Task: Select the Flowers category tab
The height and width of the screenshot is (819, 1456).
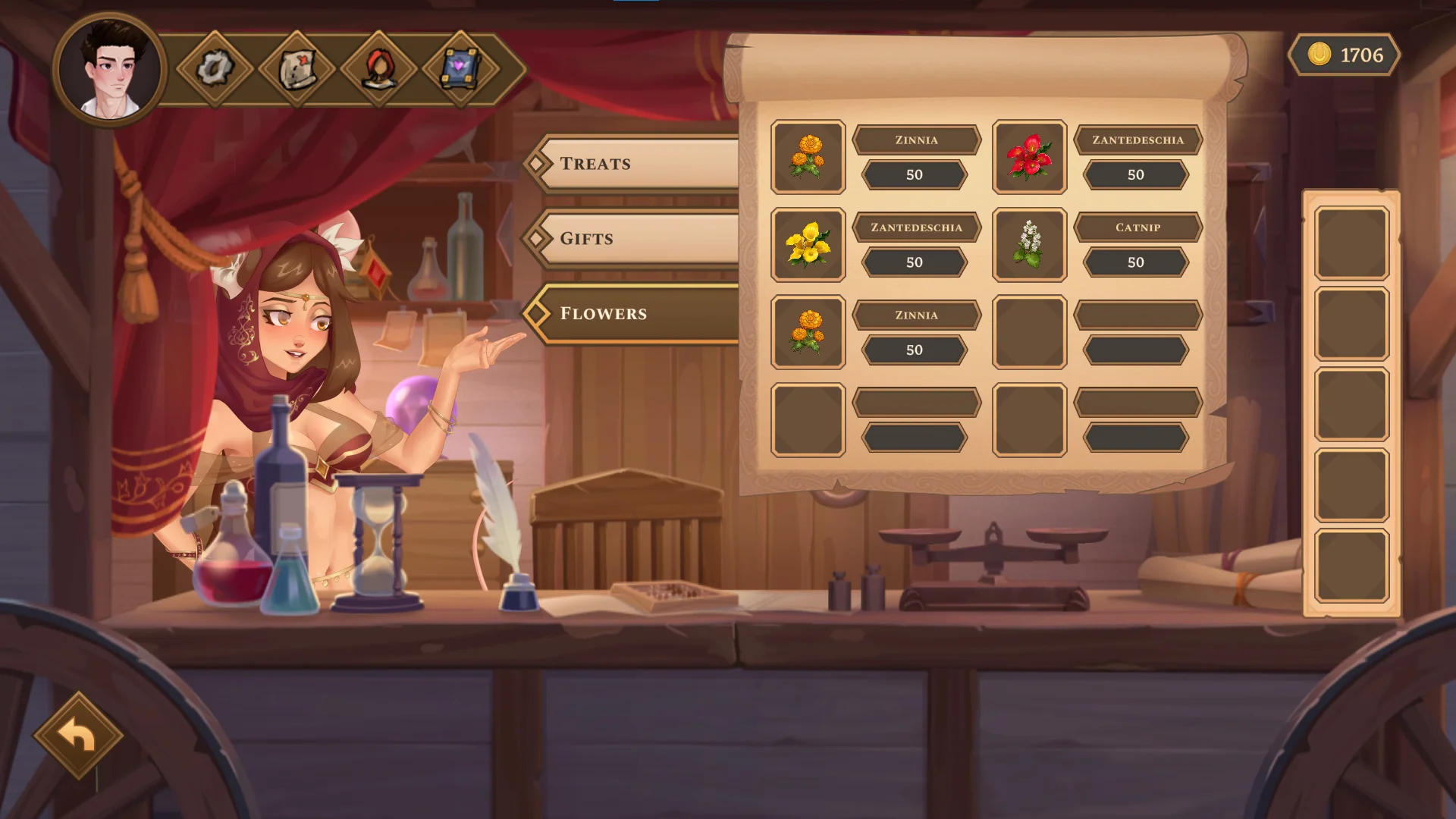Action: (x=637, y=313)
